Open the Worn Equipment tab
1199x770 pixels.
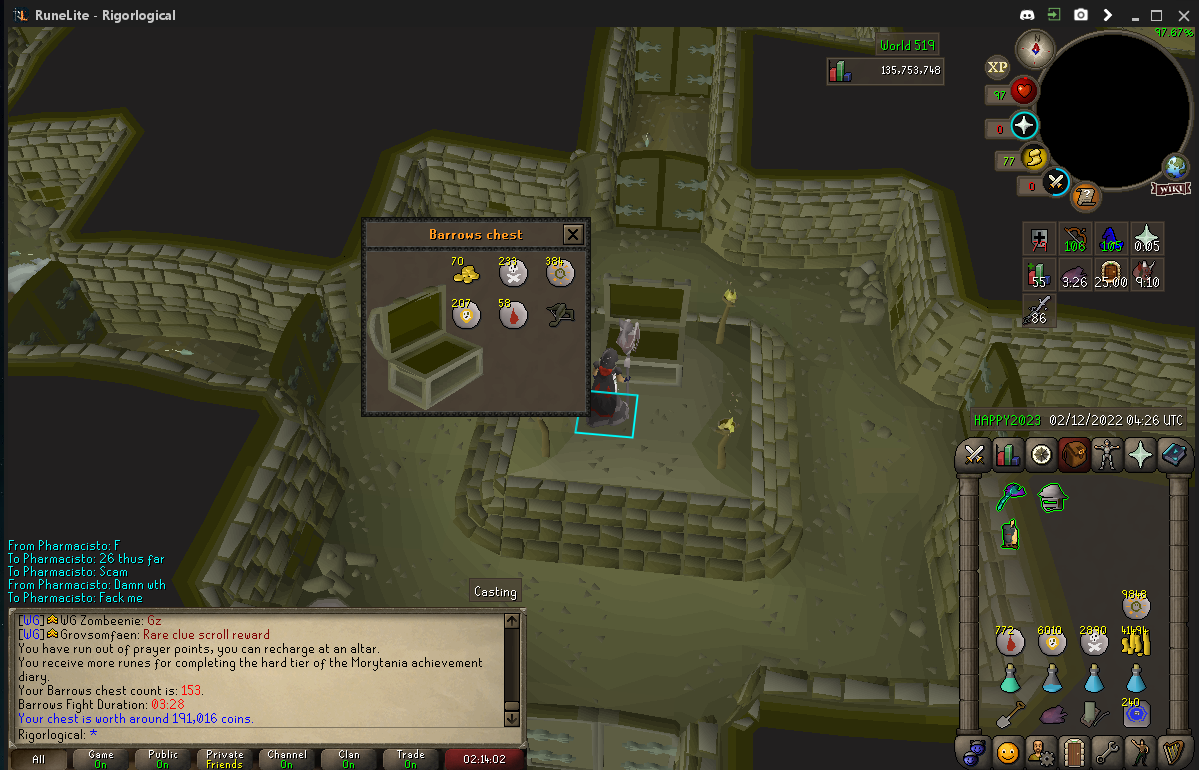(1107, 455)
